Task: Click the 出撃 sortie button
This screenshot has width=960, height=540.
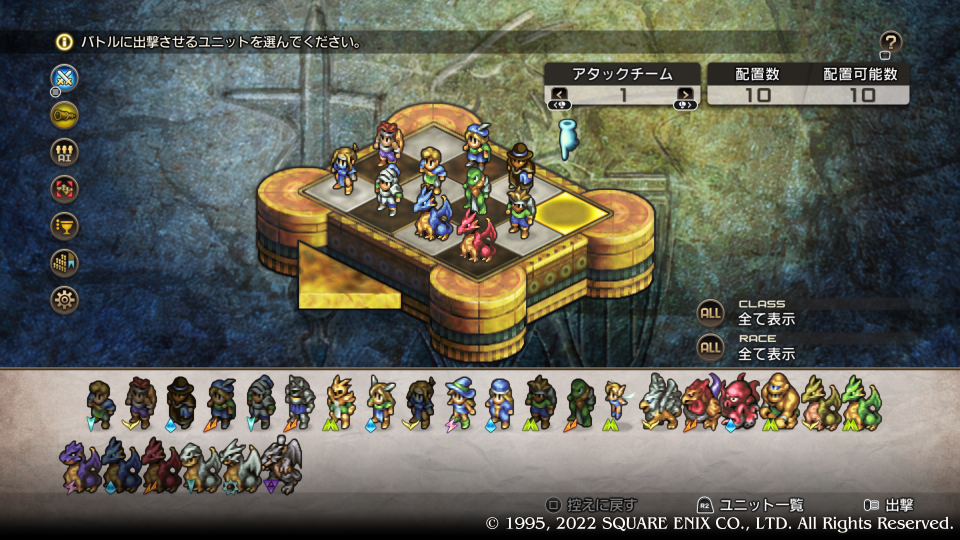Action: click(890, 505)
